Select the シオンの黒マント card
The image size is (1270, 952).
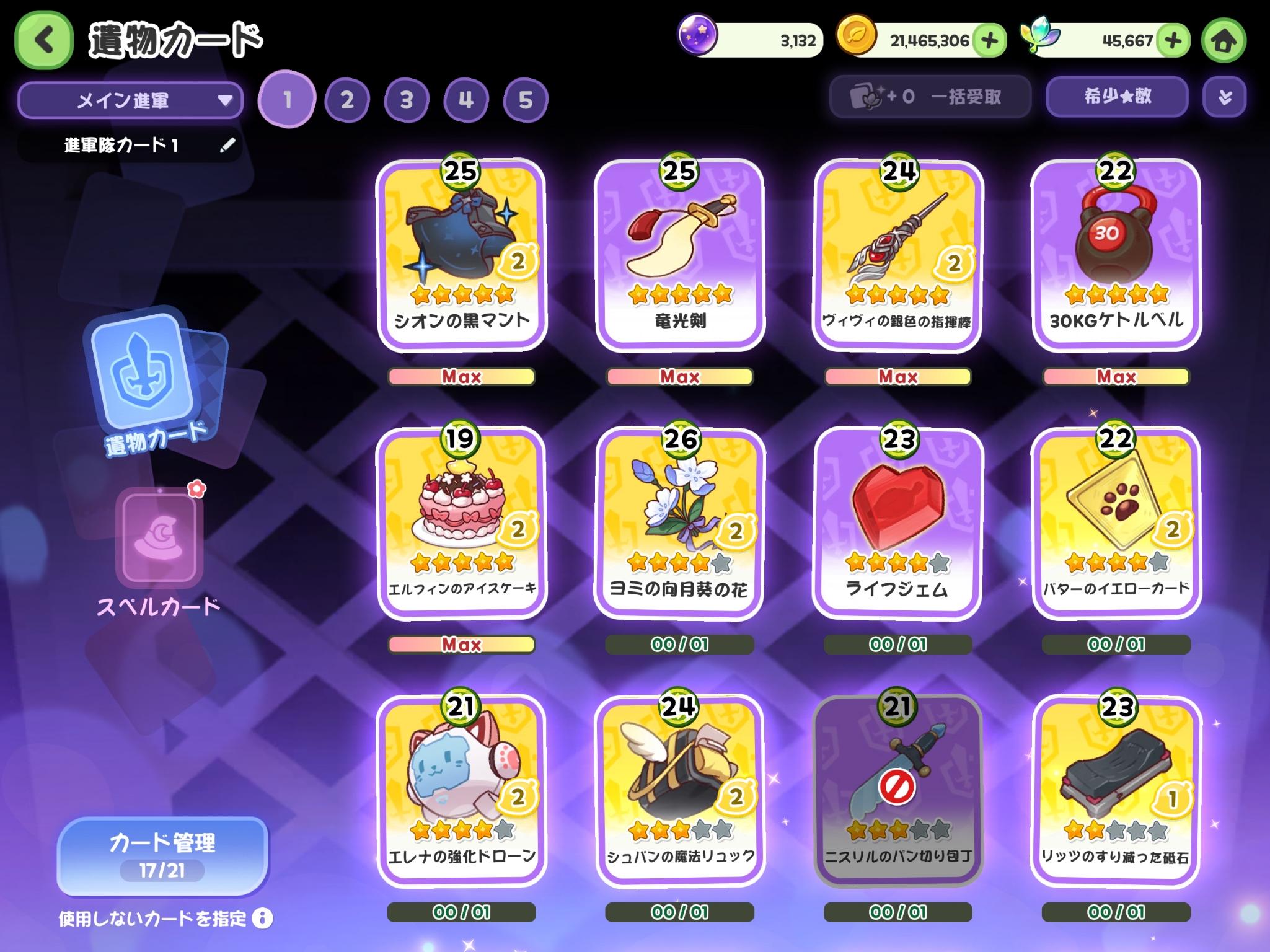point(462,255)
